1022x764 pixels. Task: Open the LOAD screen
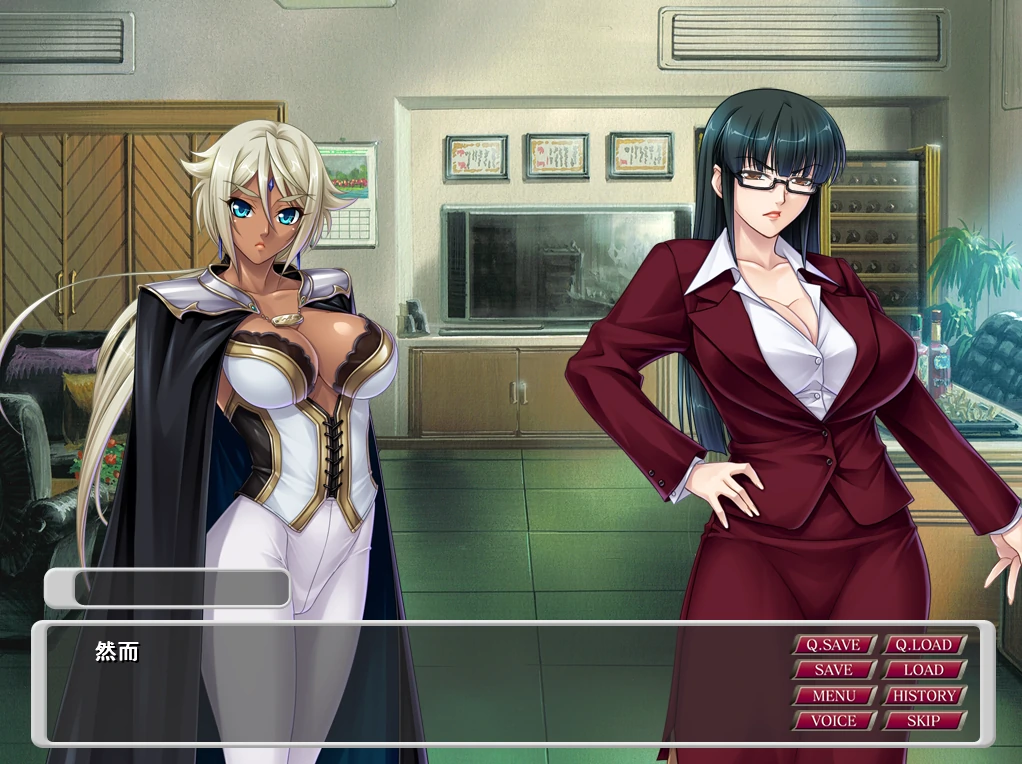(x=924, y=670)
